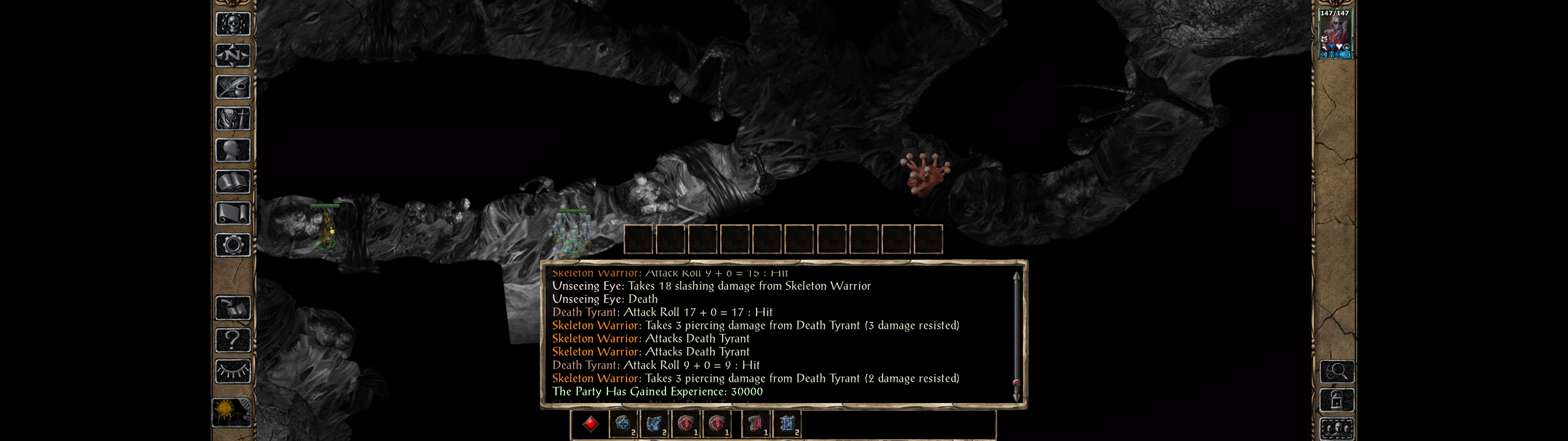Click the quick save book-and-arrow button
1568x441 pixels.
tap(232, 308)
